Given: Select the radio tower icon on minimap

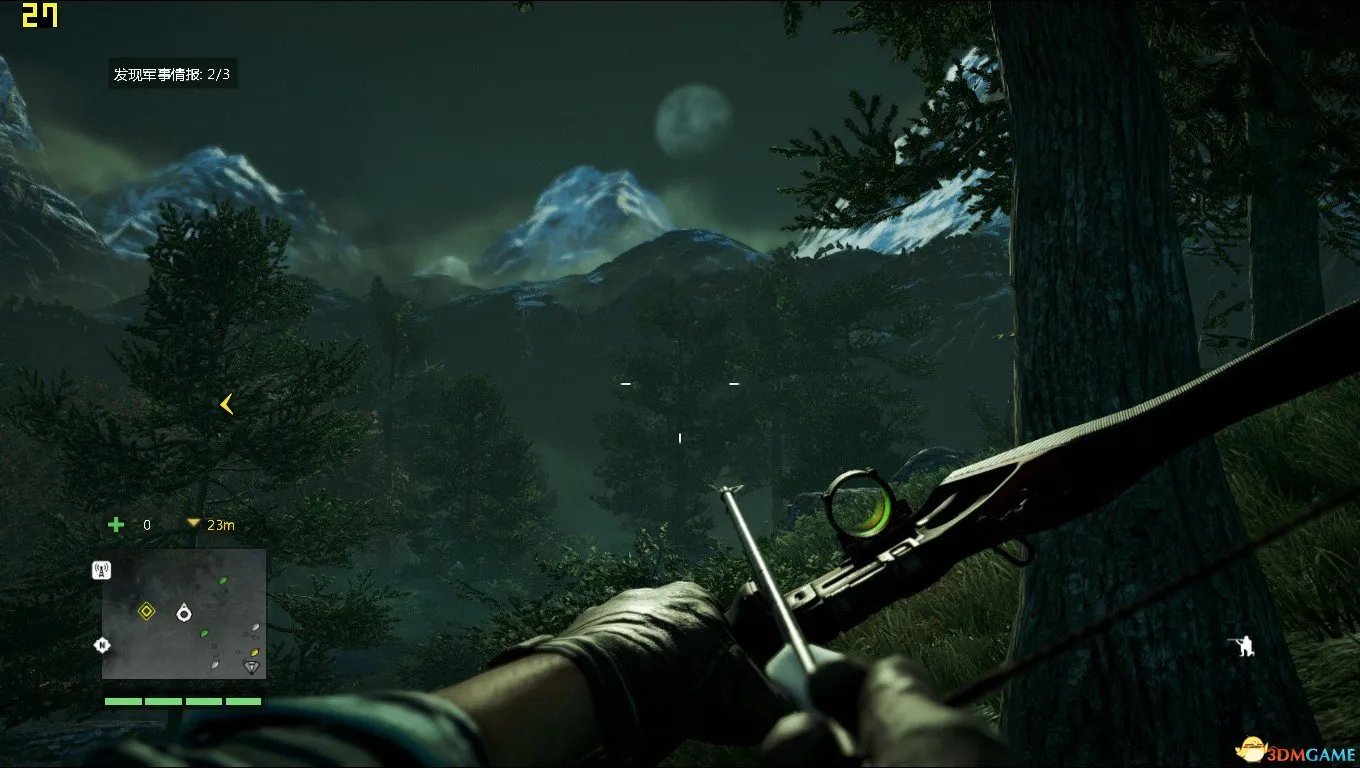Looking at the screenshot, I should tap(101, 570).
